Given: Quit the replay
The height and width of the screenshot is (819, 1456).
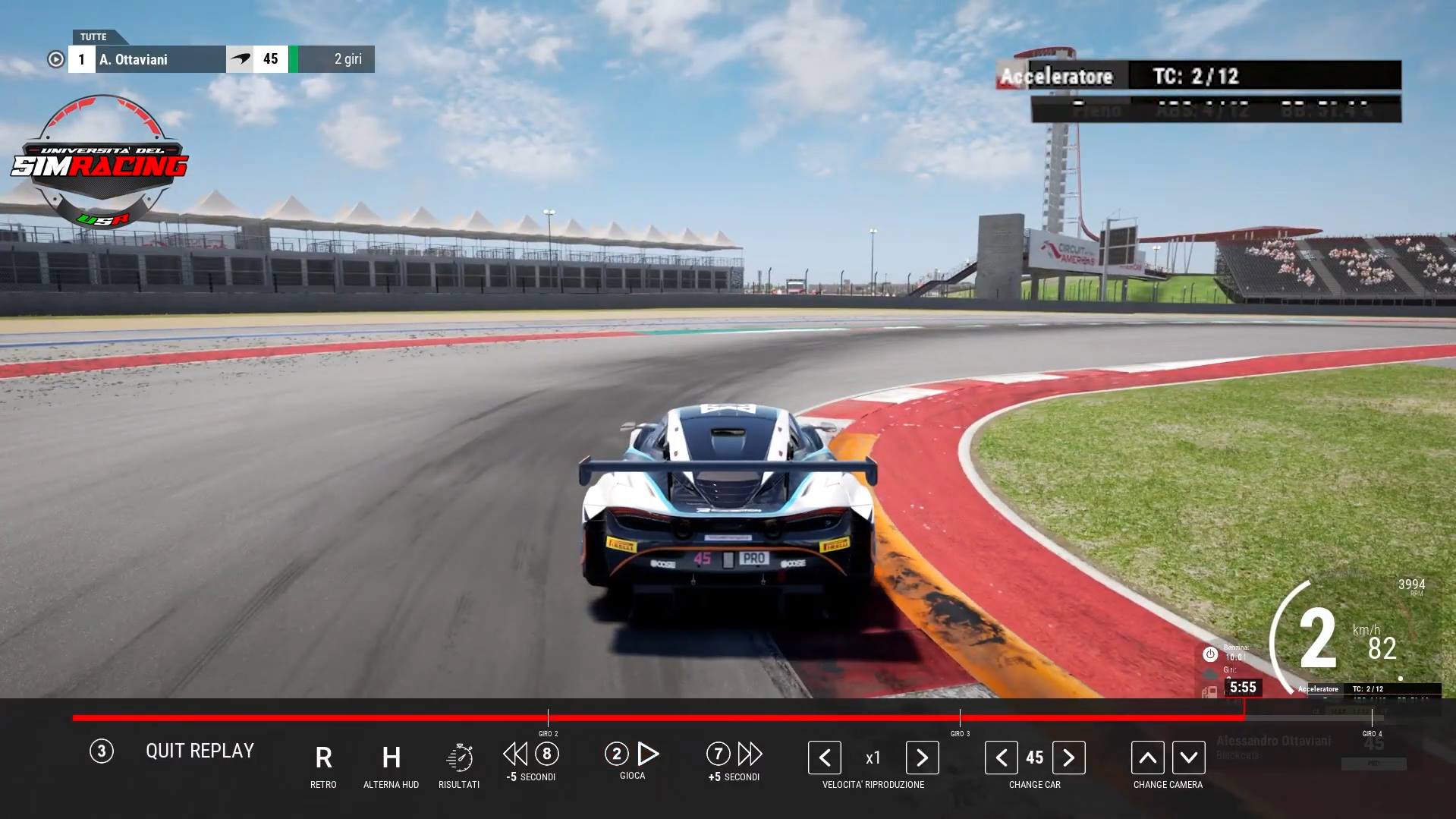Looking at the screenshot, I should pos(199,751).
